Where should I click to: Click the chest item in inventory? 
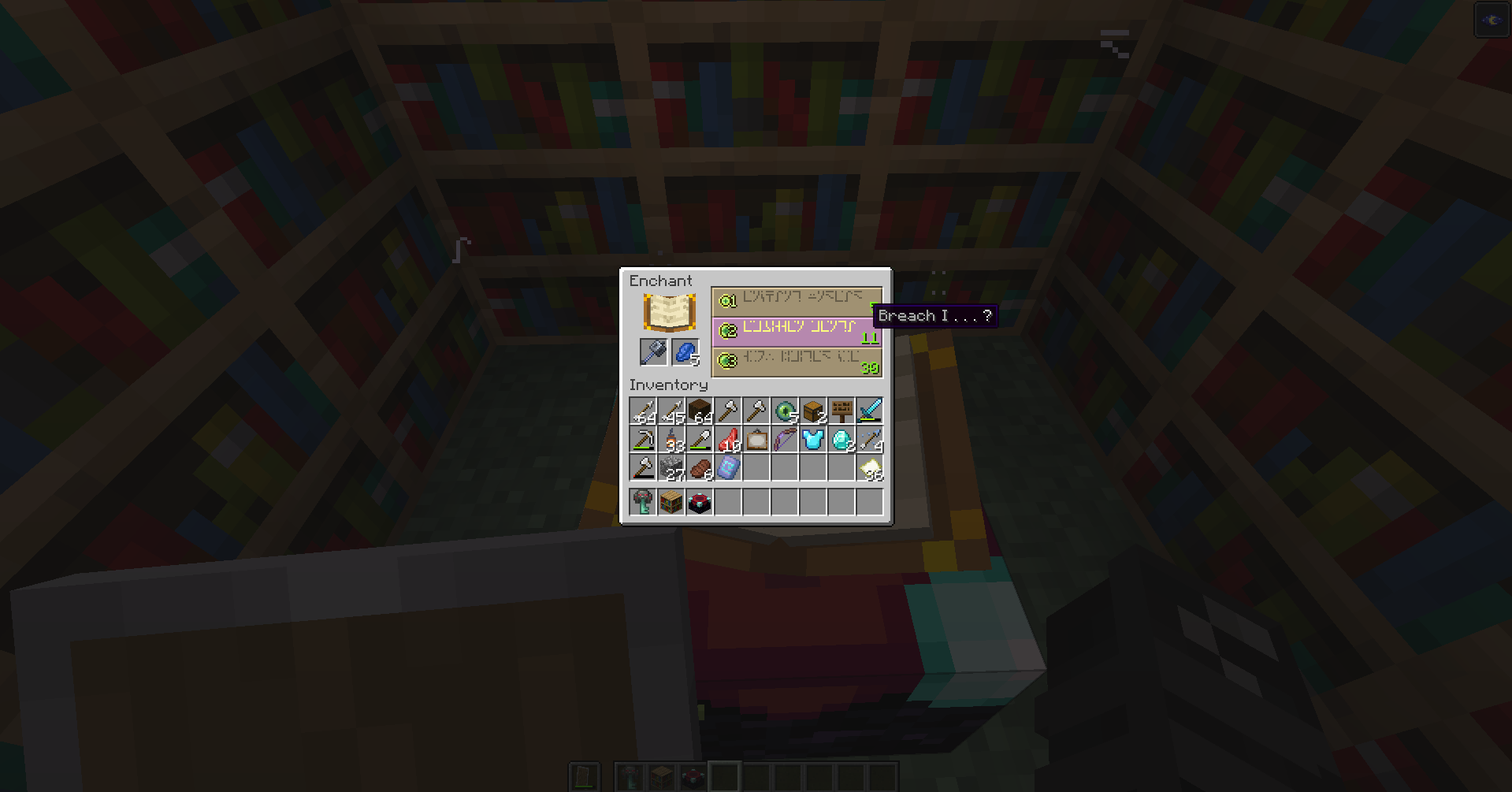(813, 410)
